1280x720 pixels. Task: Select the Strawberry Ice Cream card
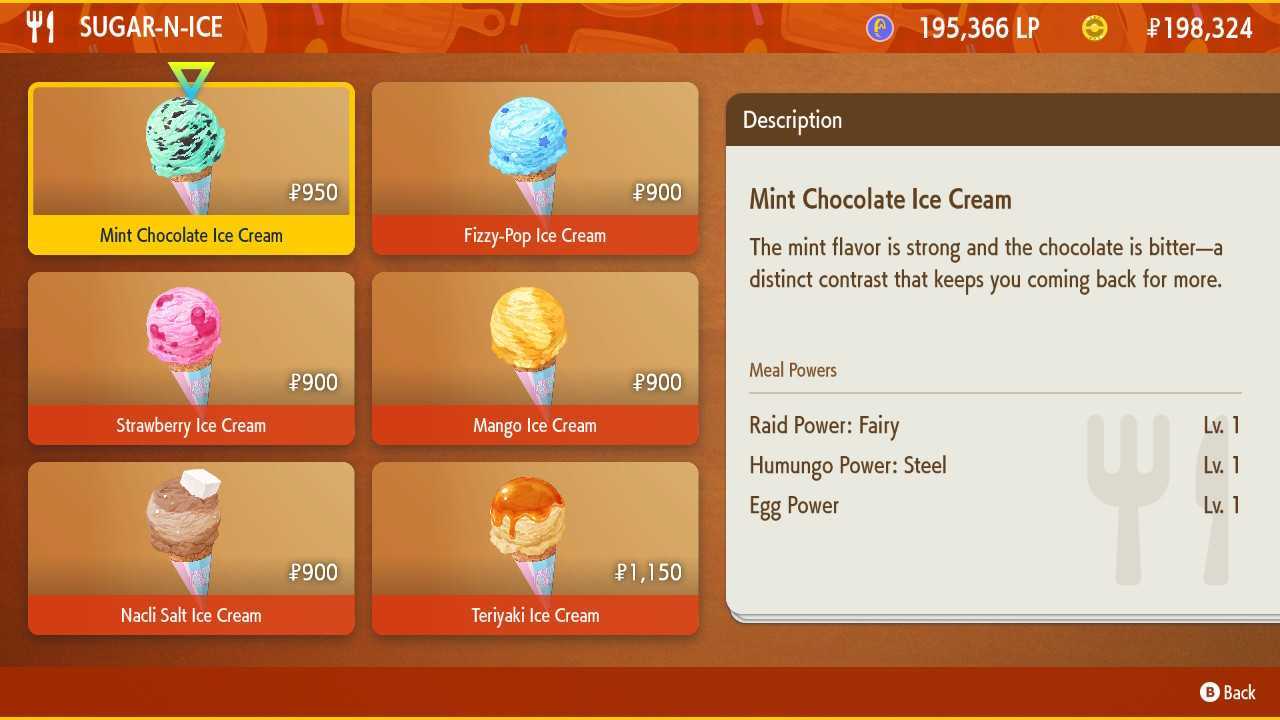(x=191, y=355)
